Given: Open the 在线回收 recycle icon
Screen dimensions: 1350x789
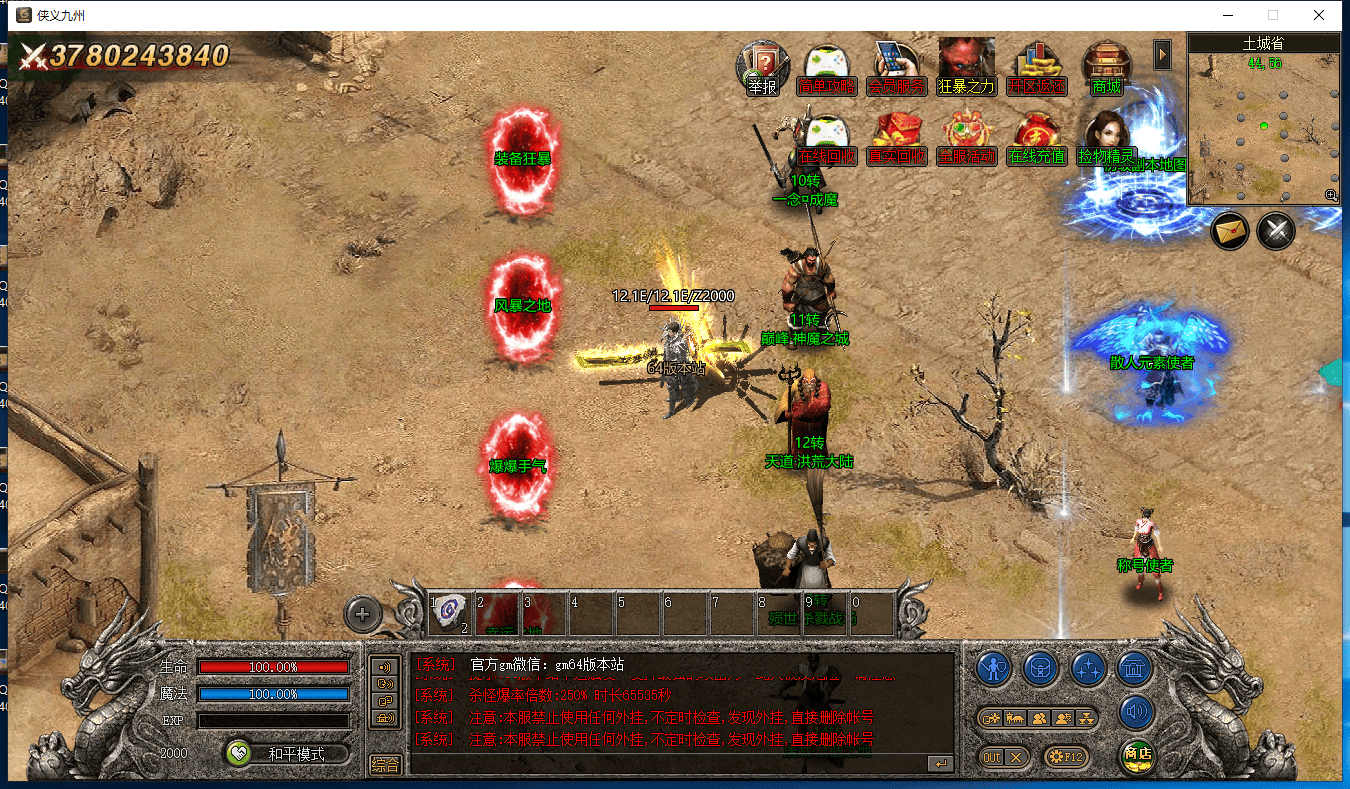Looking at the screenshot, I should (x=827, y=138).
